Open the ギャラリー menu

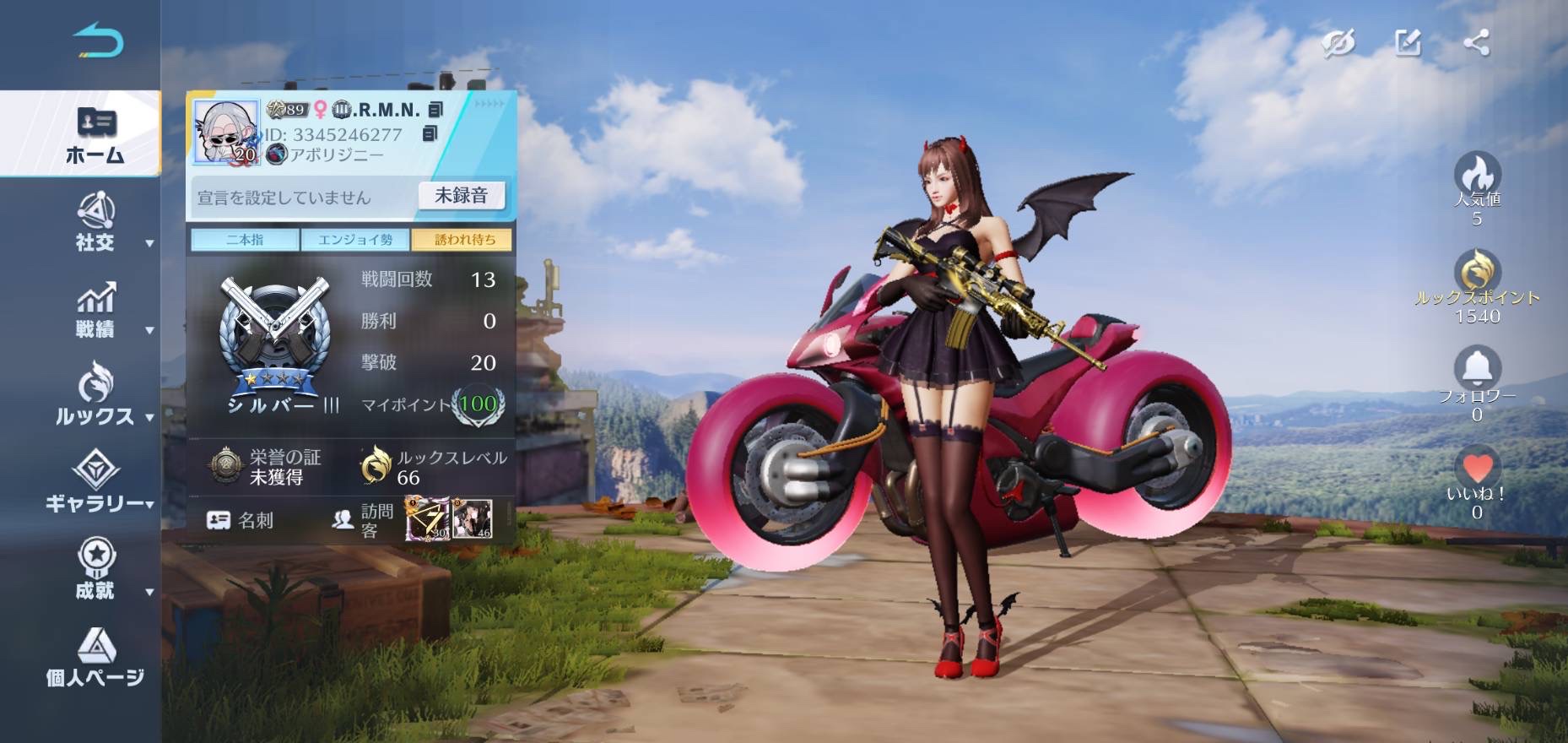point(96,483)
